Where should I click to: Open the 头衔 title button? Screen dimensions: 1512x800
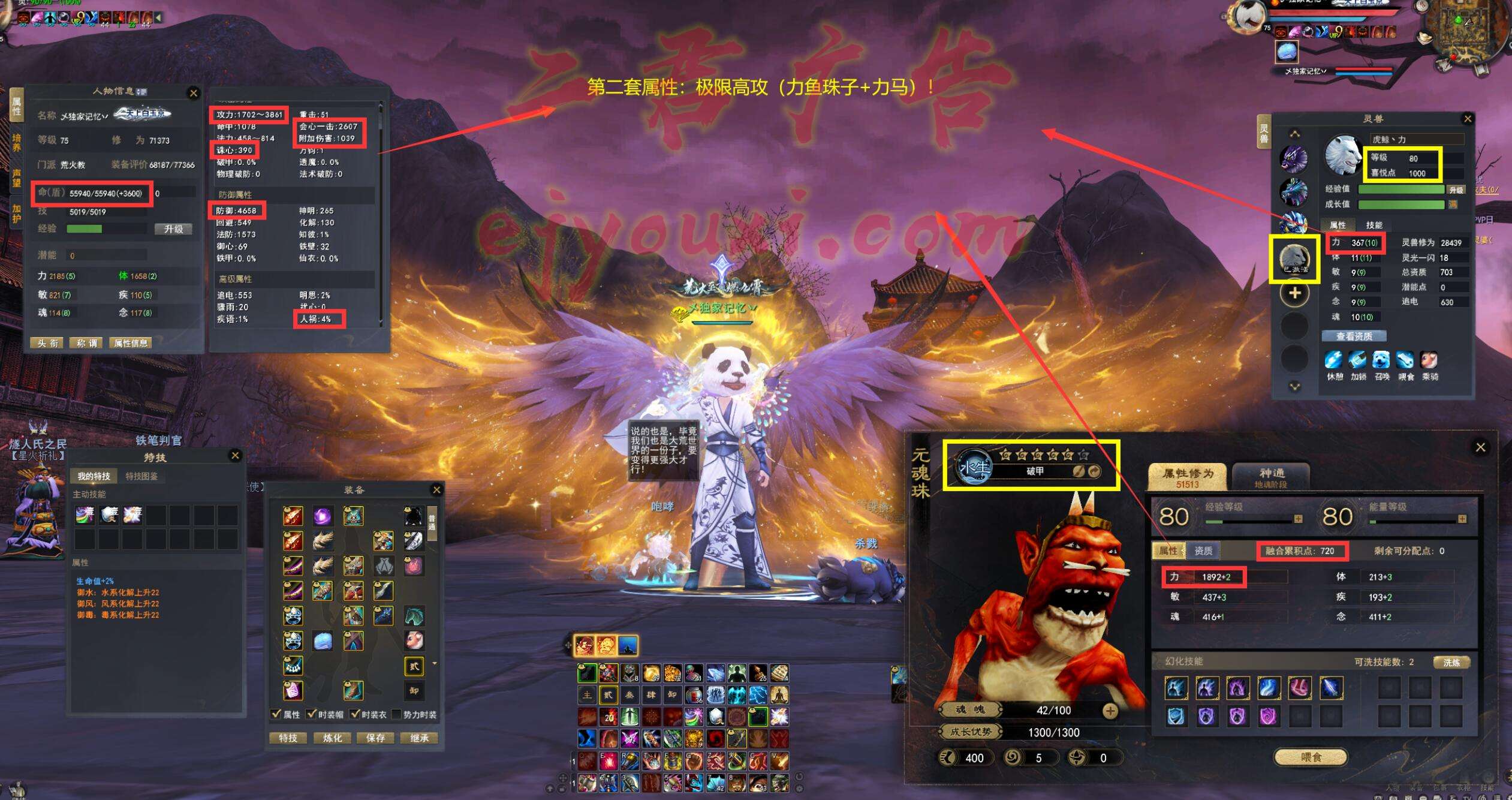pyautogui.click(x=48, y=343)
